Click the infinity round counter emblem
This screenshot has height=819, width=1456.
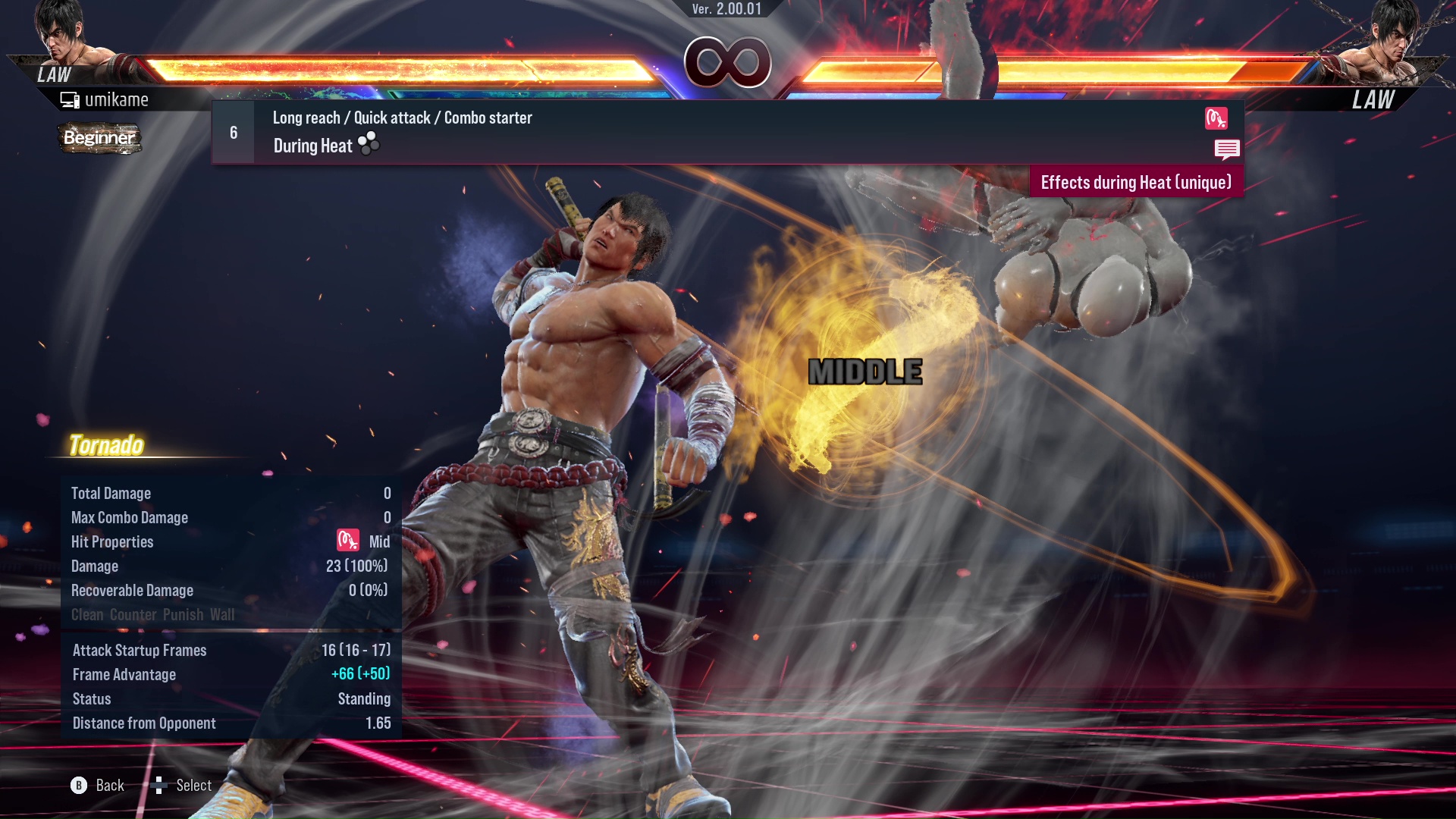729,61
